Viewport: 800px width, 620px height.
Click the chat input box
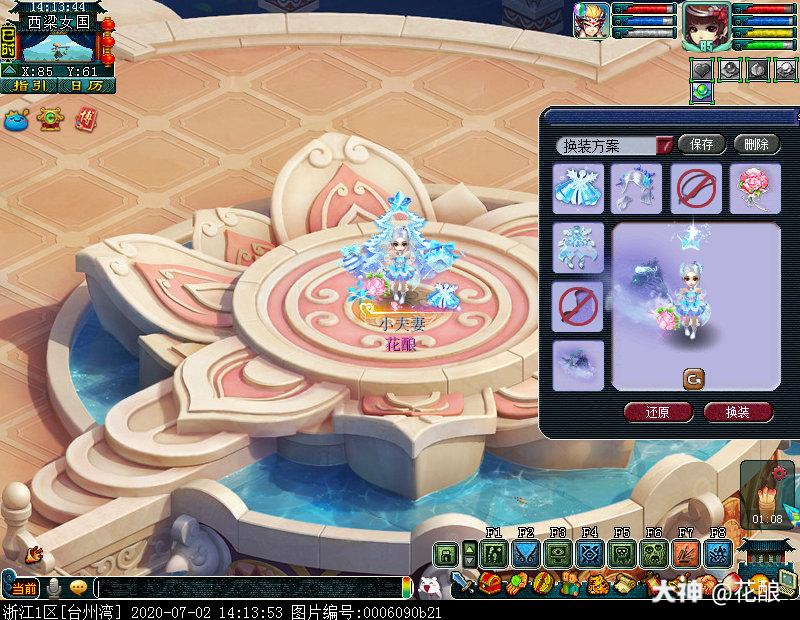tap(250, 588)
